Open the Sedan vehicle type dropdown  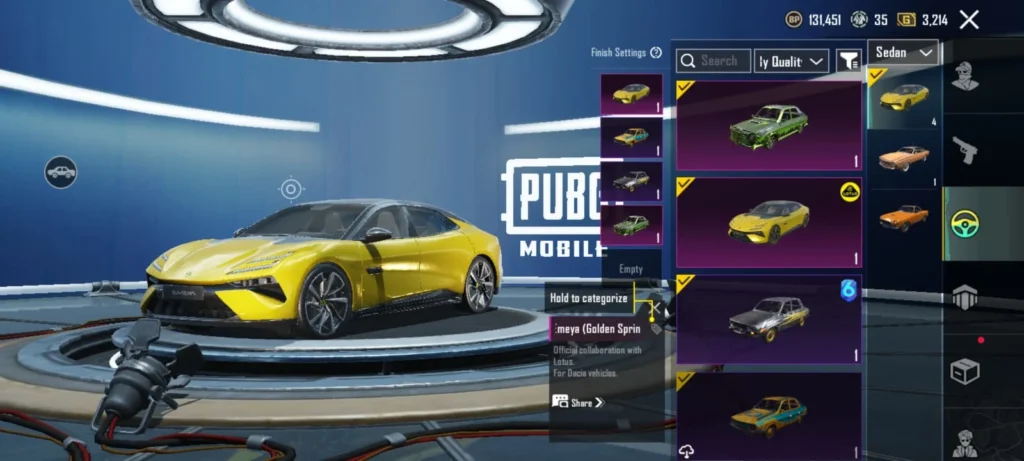pos(903,52)
